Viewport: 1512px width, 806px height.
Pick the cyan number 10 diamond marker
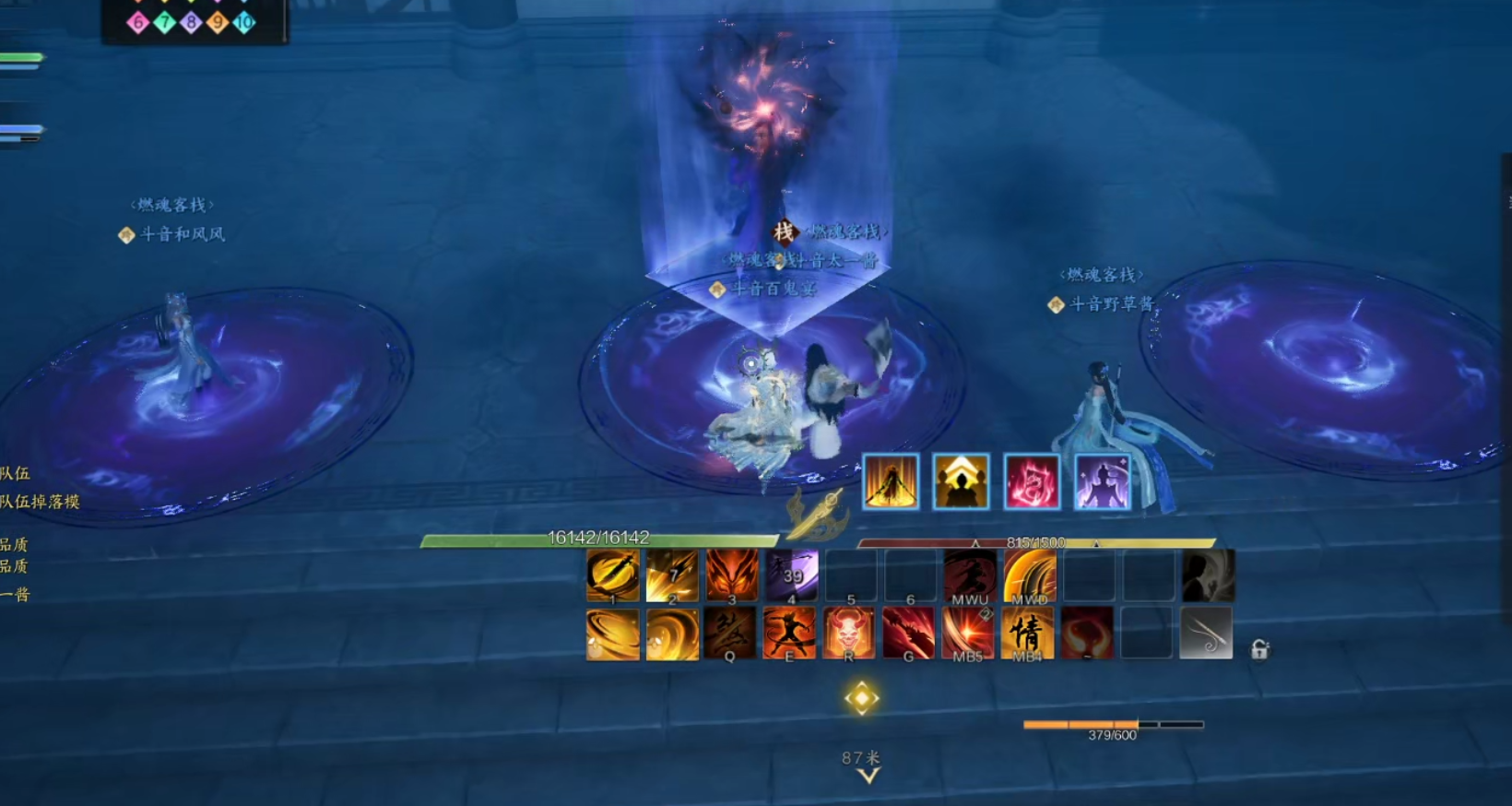(244, 22)
